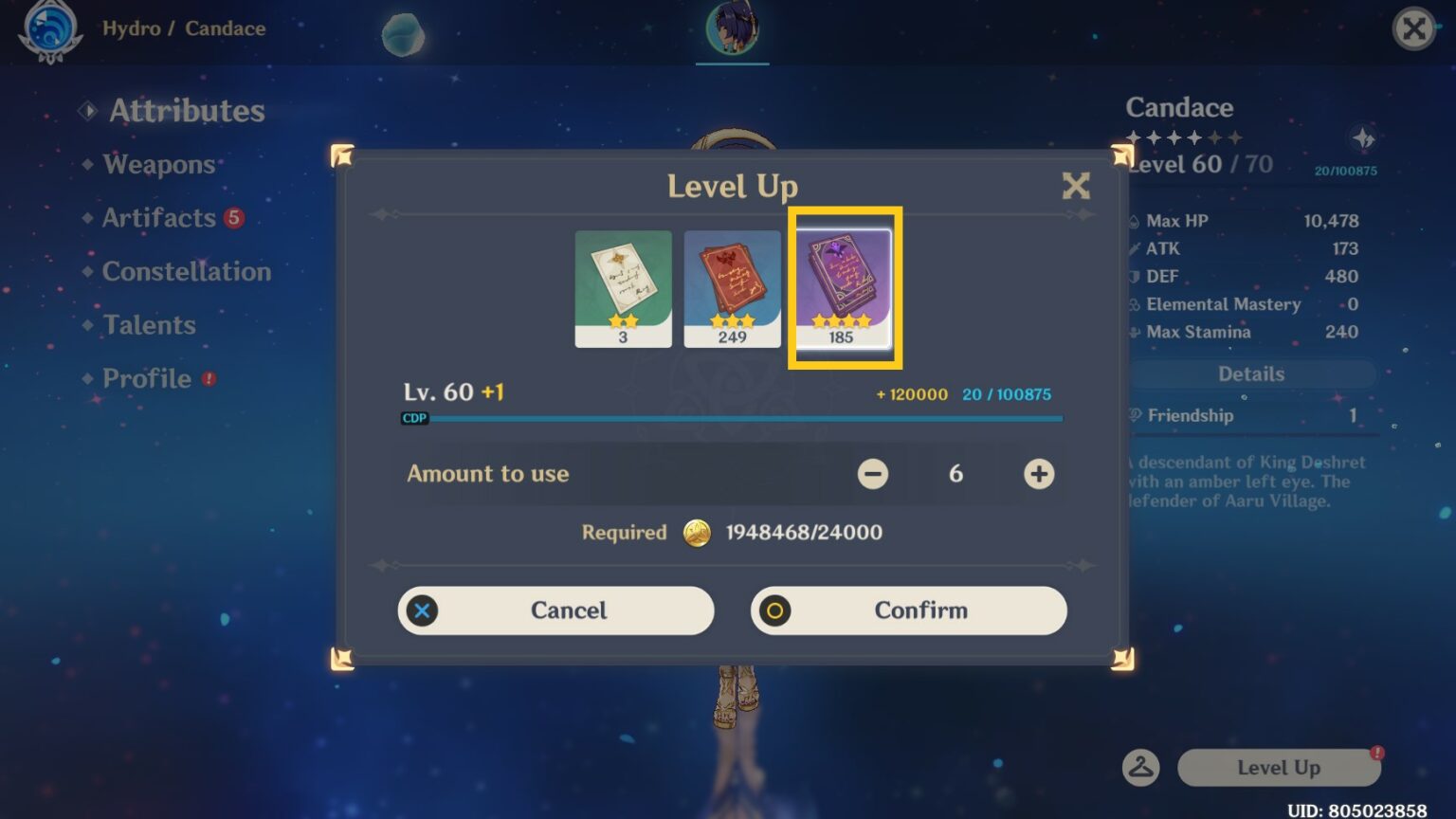Screen dimensions: 1456x819
Task: Open the Constellation section
Action: click(x=186, y=271)
